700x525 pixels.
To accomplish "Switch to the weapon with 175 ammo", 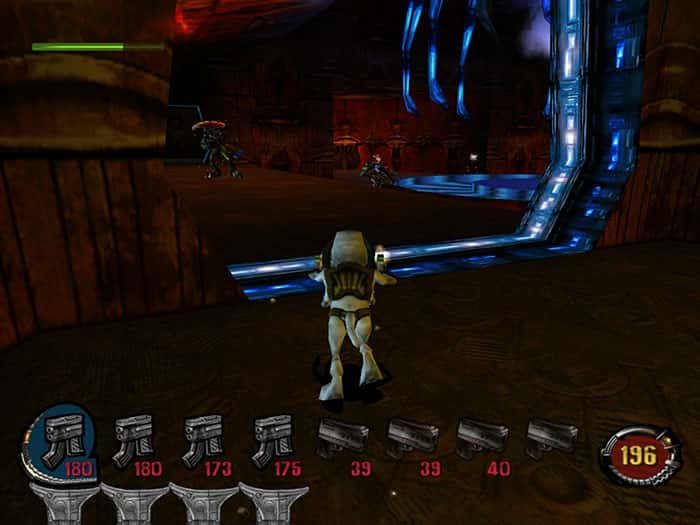I will (272, 438).
